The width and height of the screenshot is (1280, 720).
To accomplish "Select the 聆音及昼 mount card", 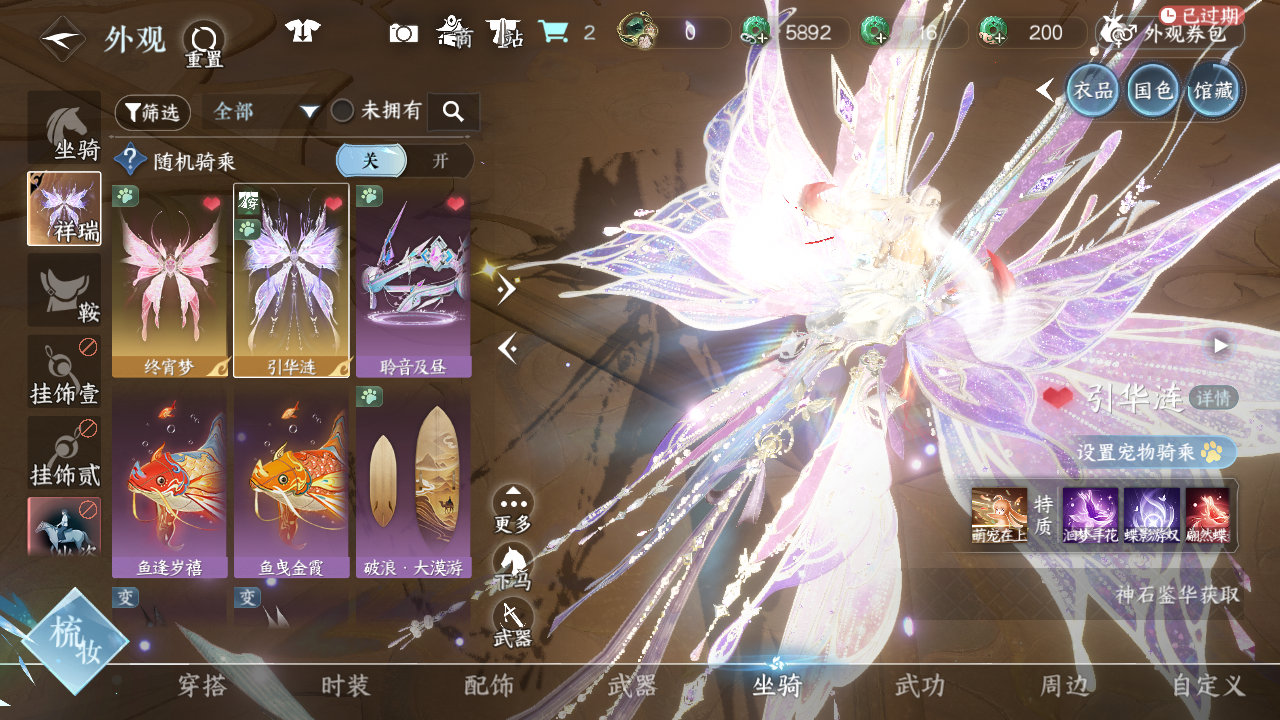I will pos(413,280).
